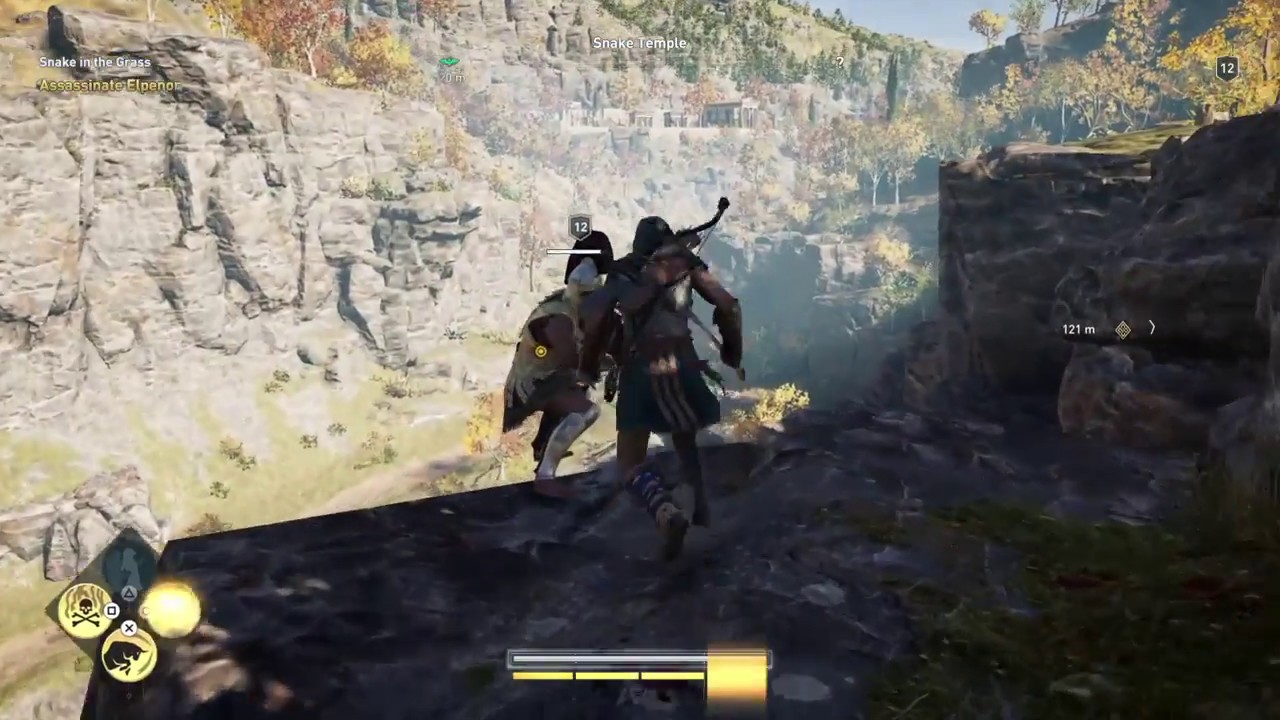Screen dimensions: 1280x720
Task: Click the 121 m distance label
Action: tap(1078, 329)
